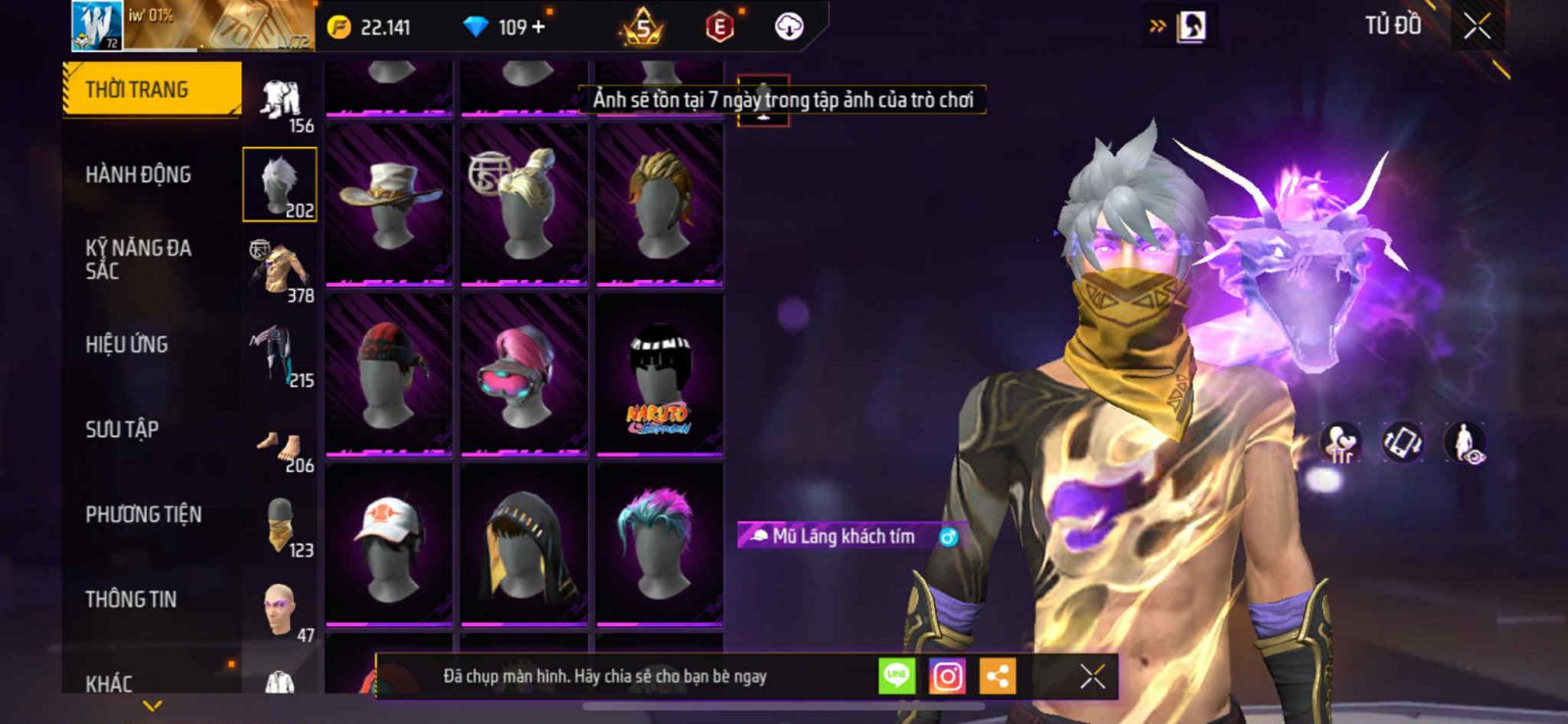
Task: Share the screenshot to Instagram
Action: click(947, 676)
